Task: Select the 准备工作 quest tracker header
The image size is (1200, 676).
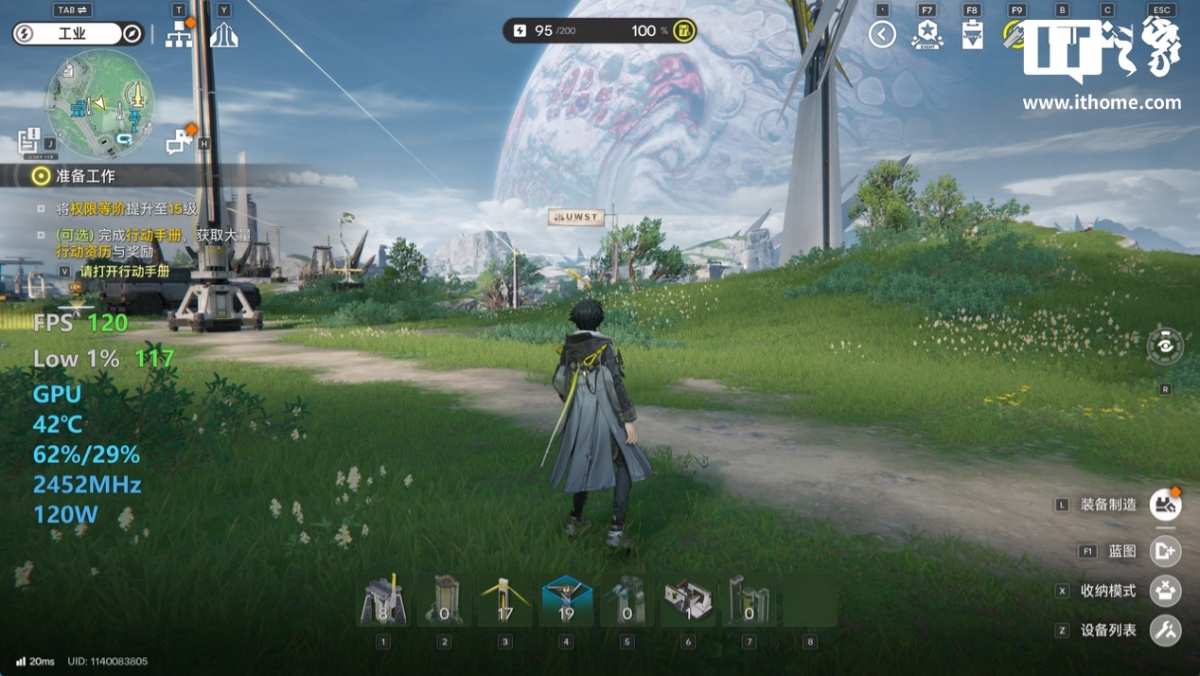Action: [86, 176]
